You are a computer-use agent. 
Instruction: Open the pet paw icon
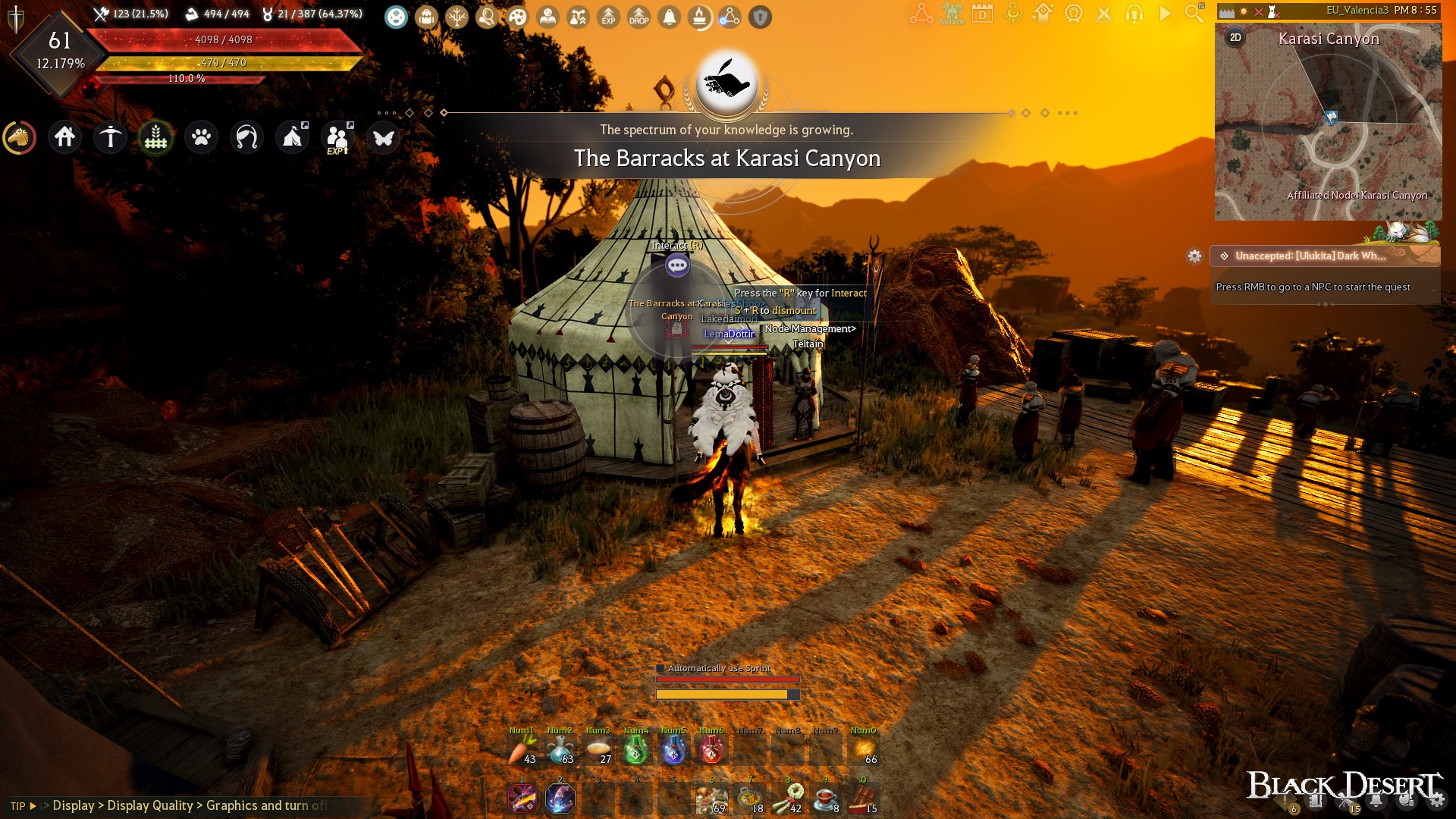[x=201, y=138]
